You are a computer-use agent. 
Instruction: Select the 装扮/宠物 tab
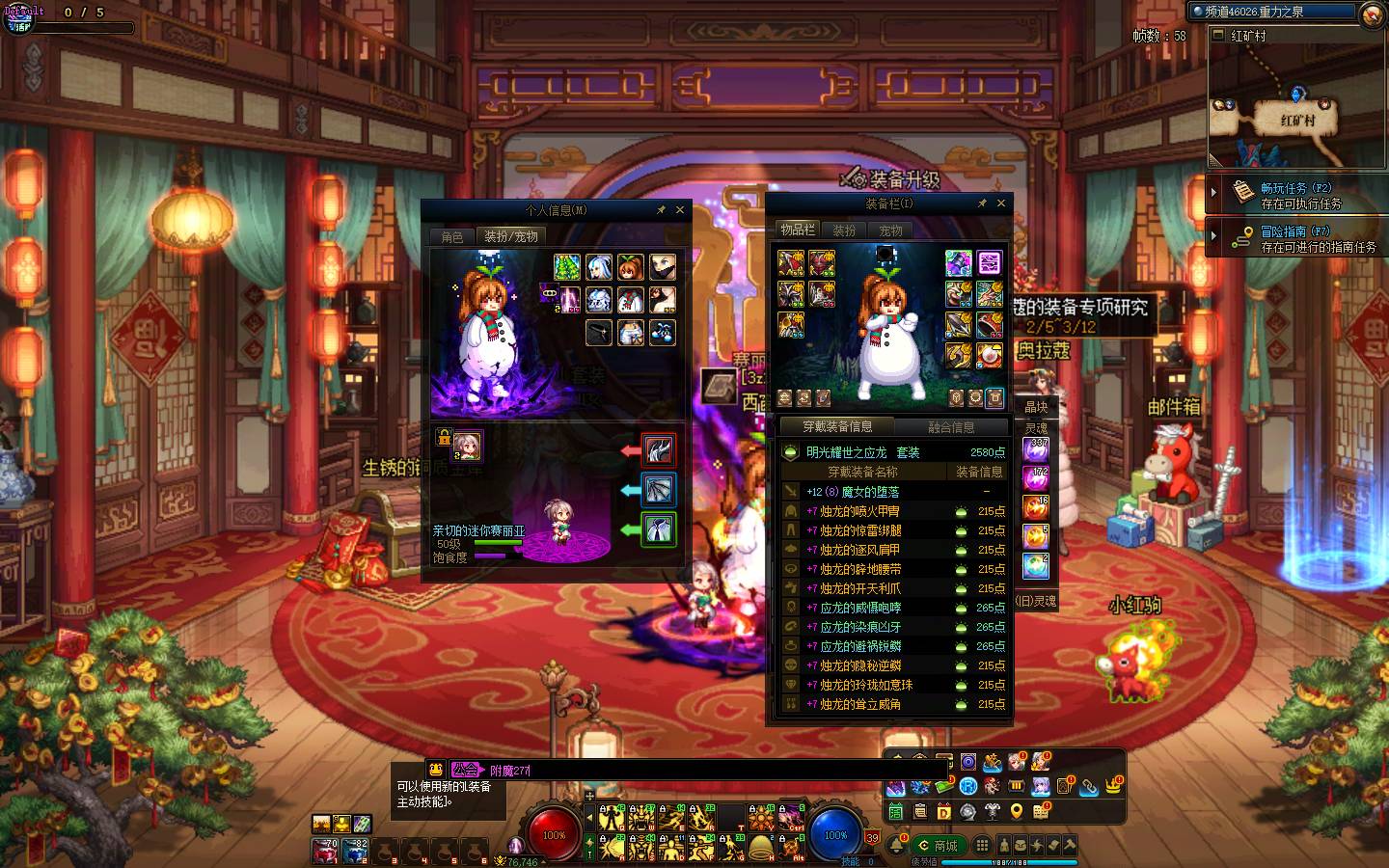(511, 236)
